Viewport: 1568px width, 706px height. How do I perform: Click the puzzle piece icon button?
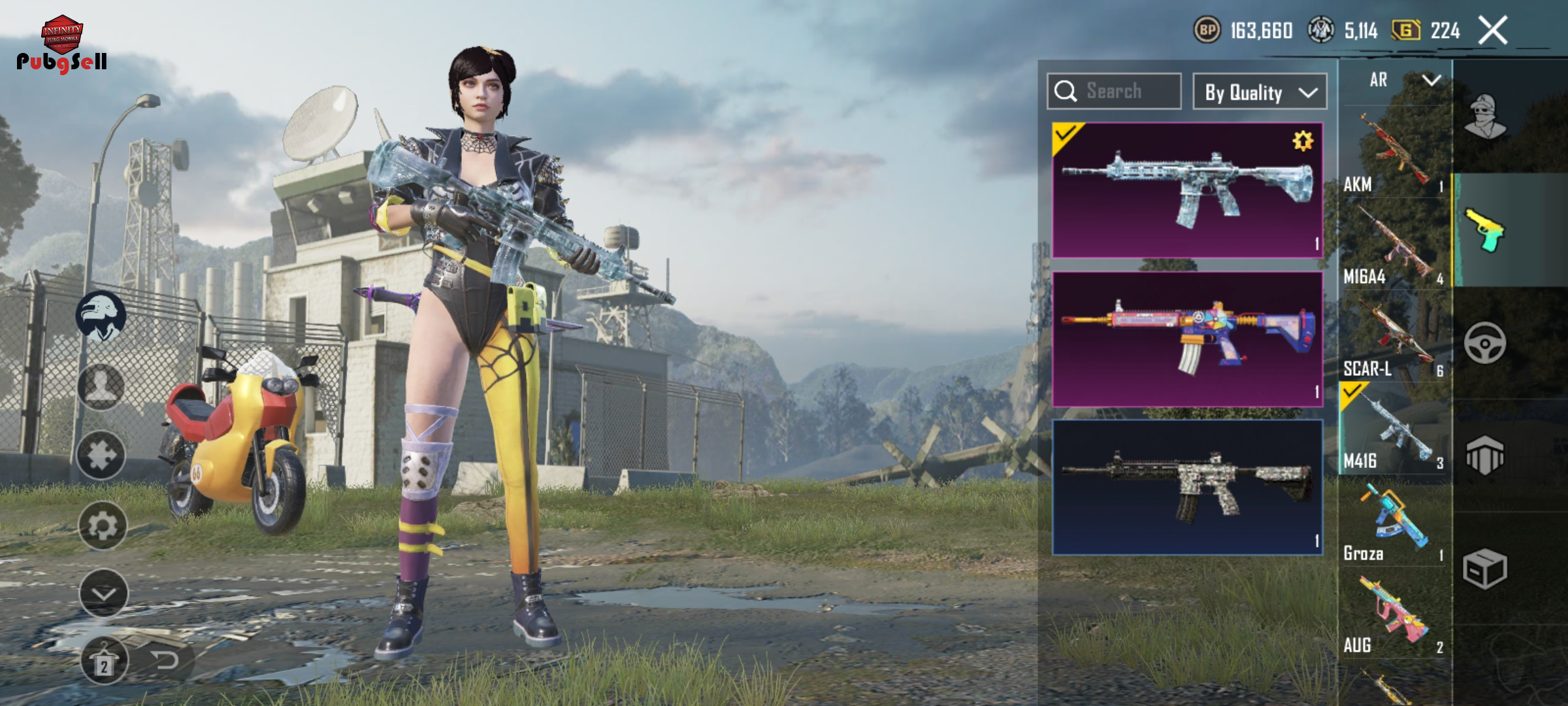tap(101, 456)
